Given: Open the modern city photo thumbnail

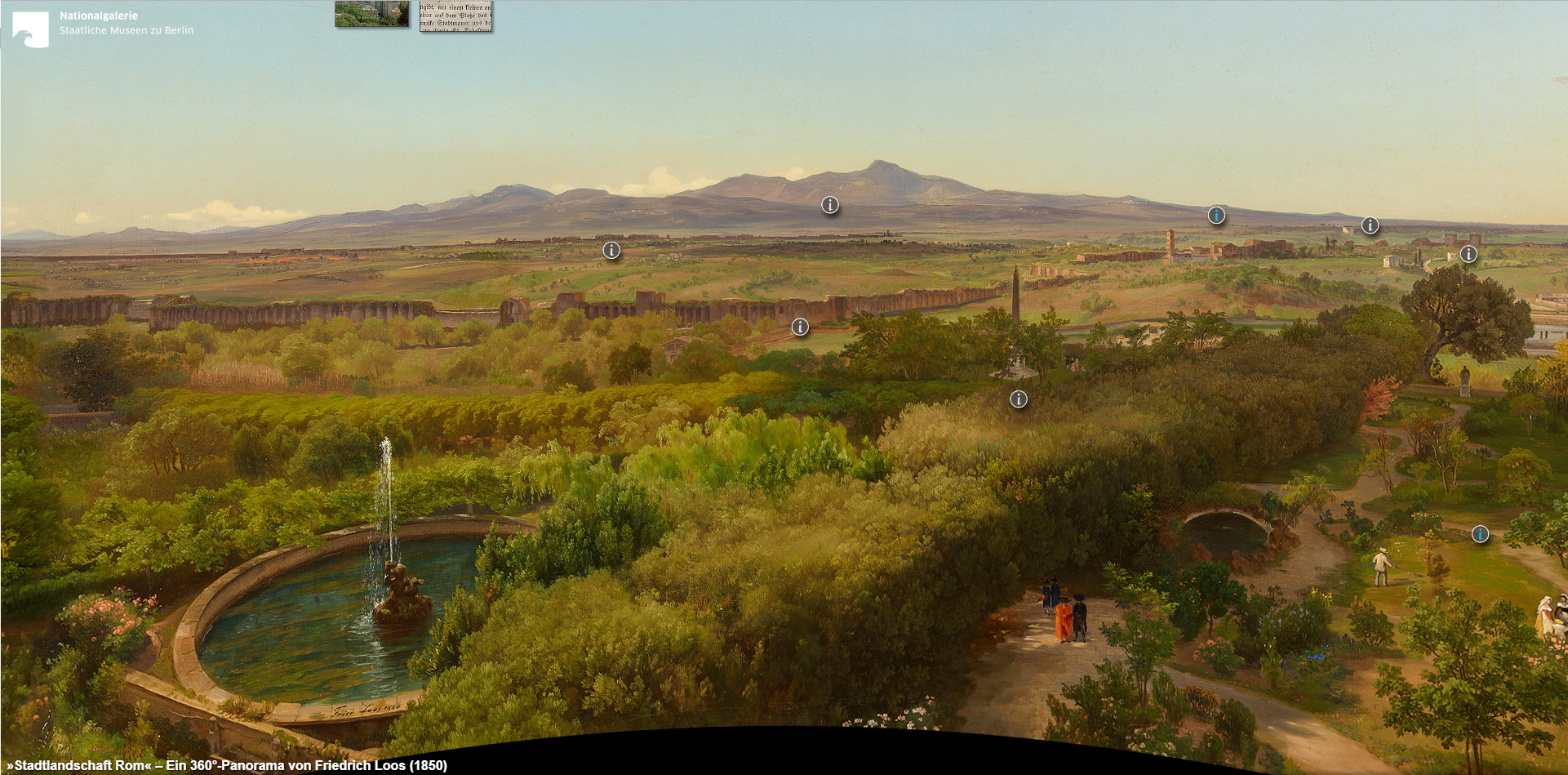Looking at the screenshot, I should (x=371, y=14).
